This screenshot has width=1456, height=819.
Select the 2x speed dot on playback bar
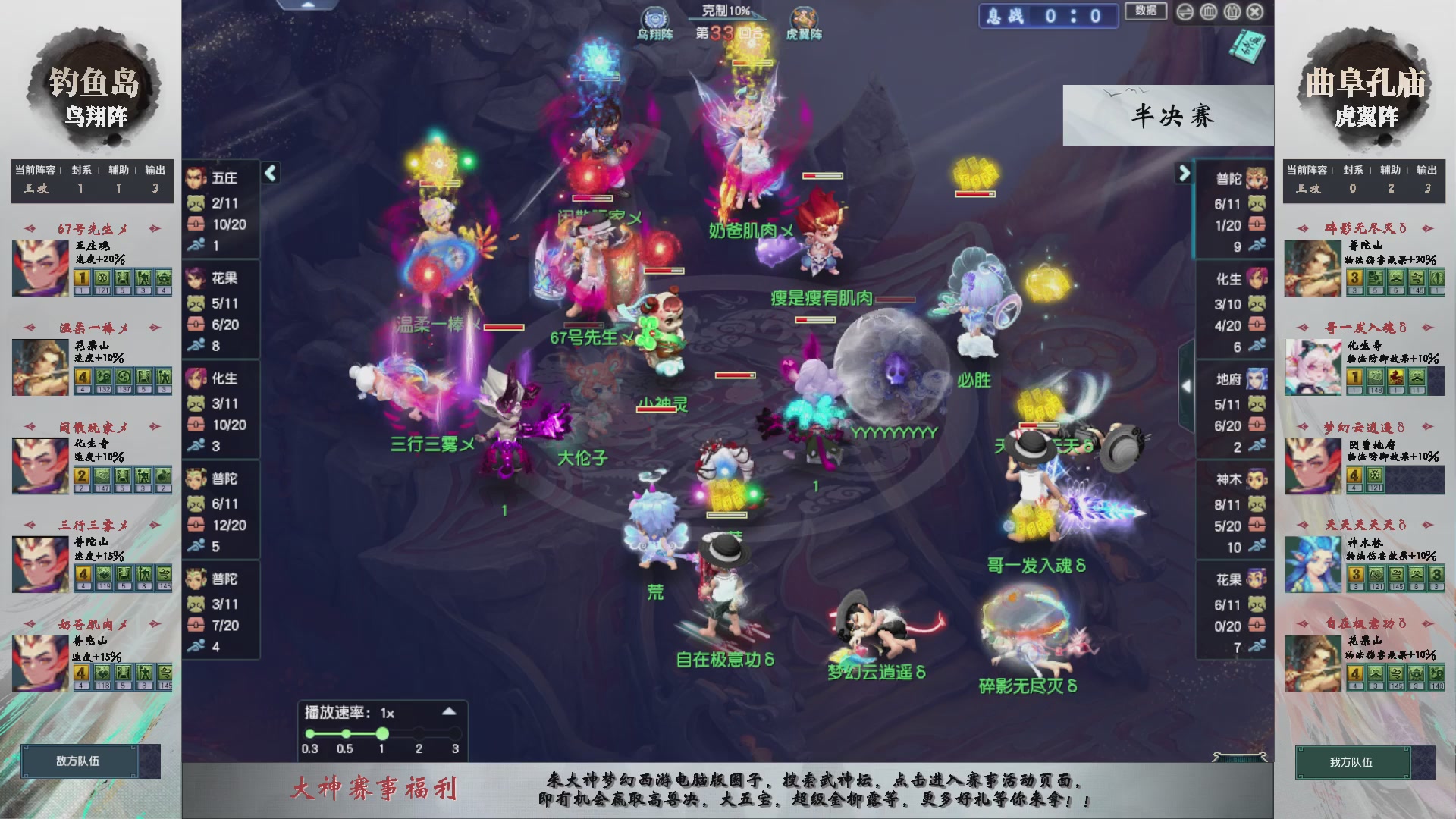[419, 733]
